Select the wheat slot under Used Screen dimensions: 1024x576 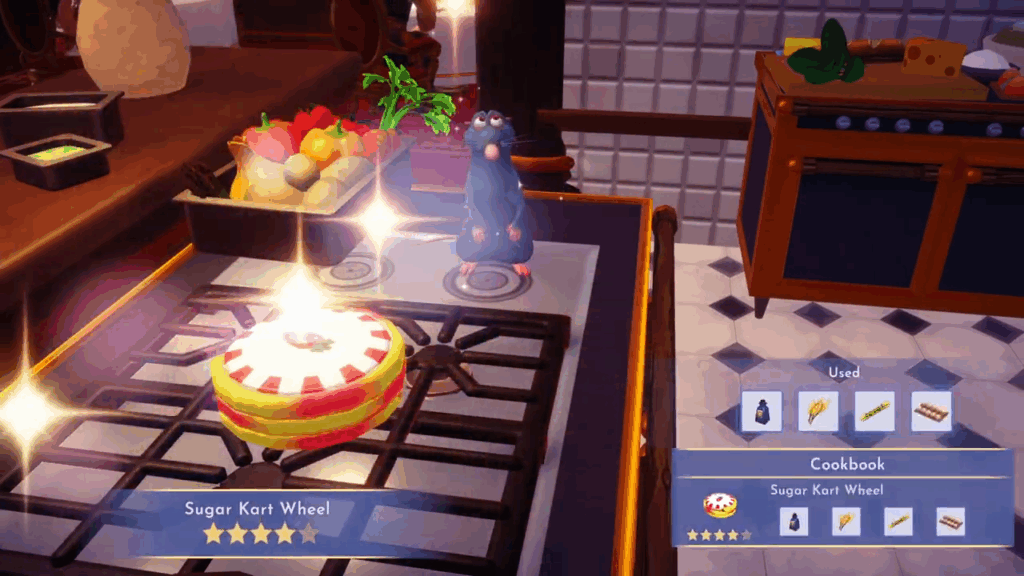pos(818,411)
